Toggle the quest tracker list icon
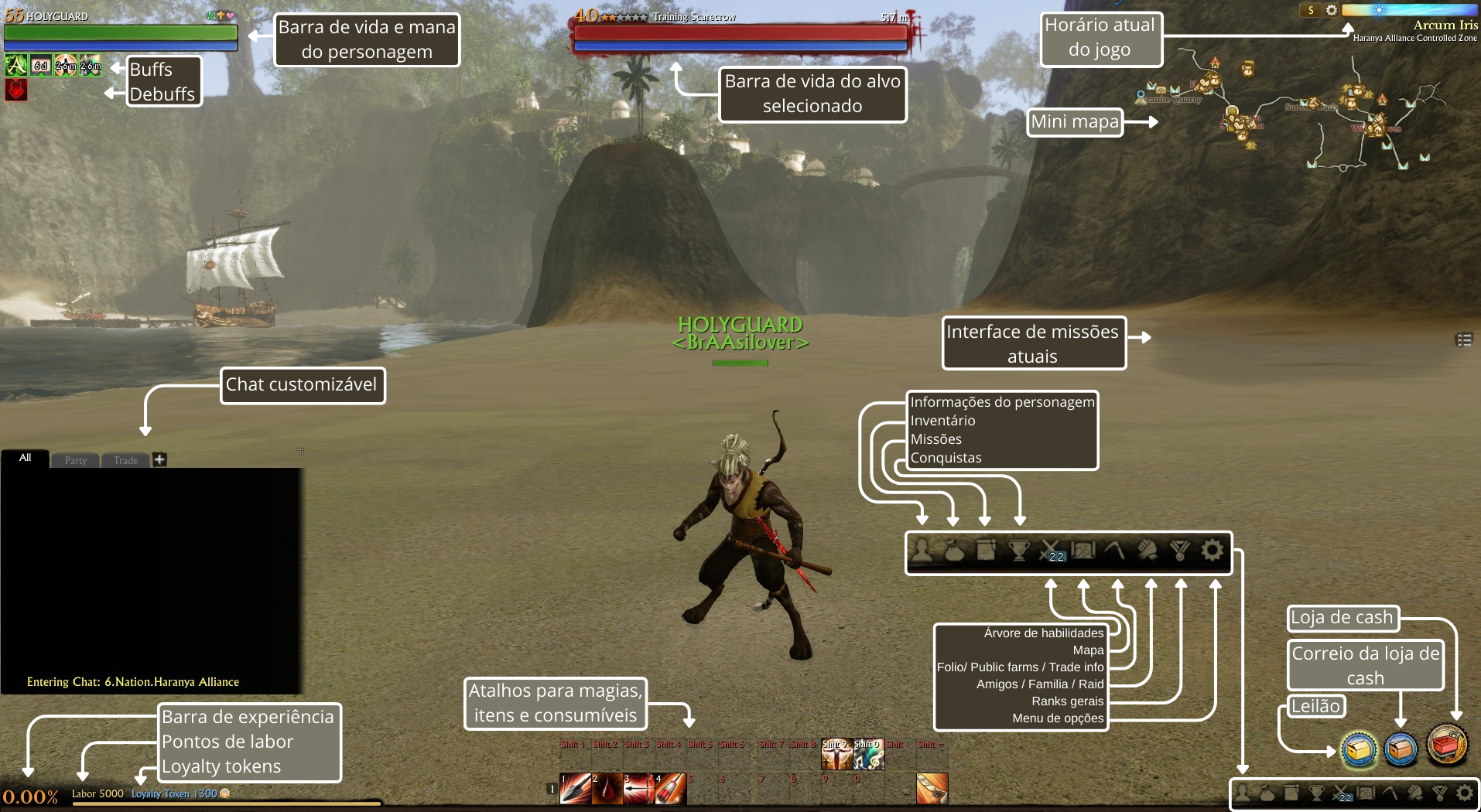 point(1464,340)
